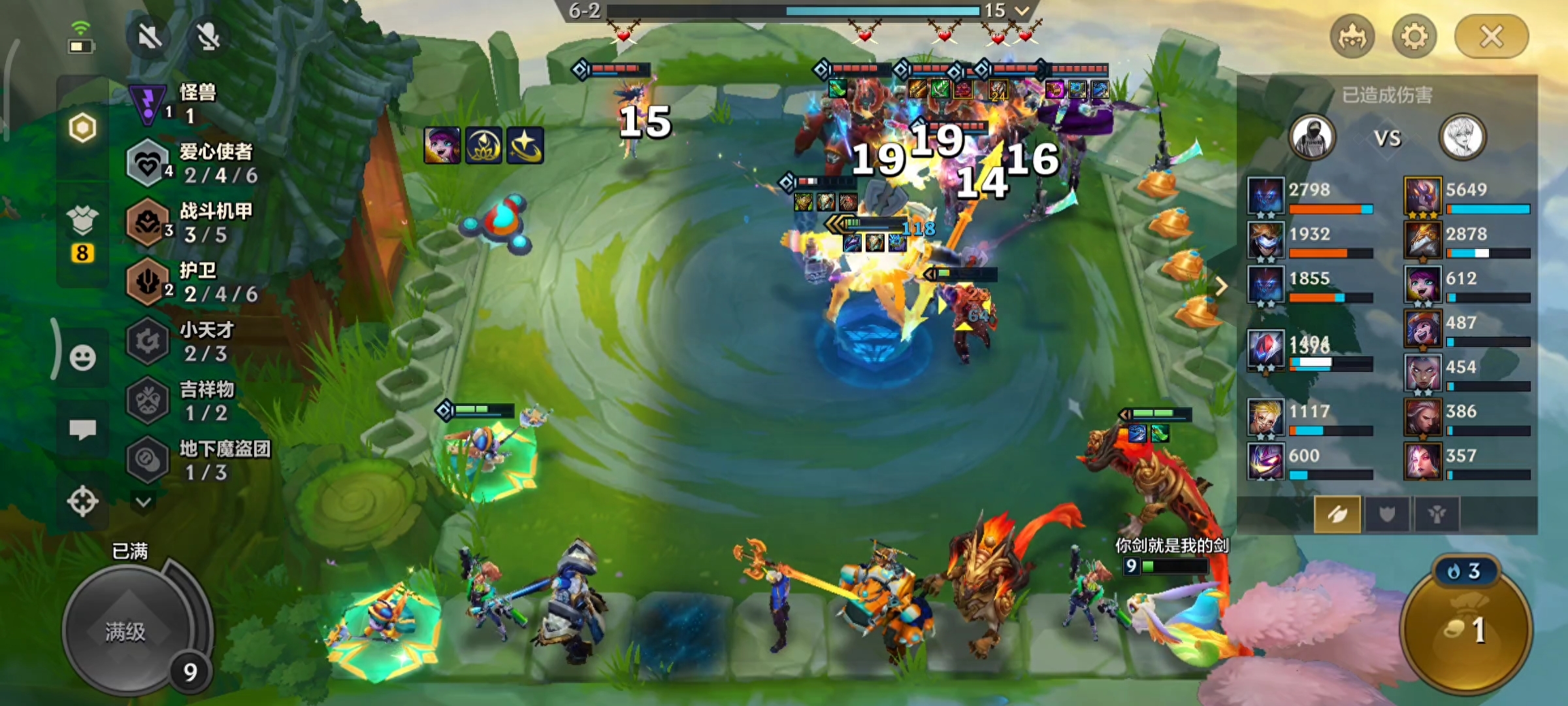1568x706 pixels.
Task: Switch to the shield damage-taken tab
Action: (x=1386, y=514)
